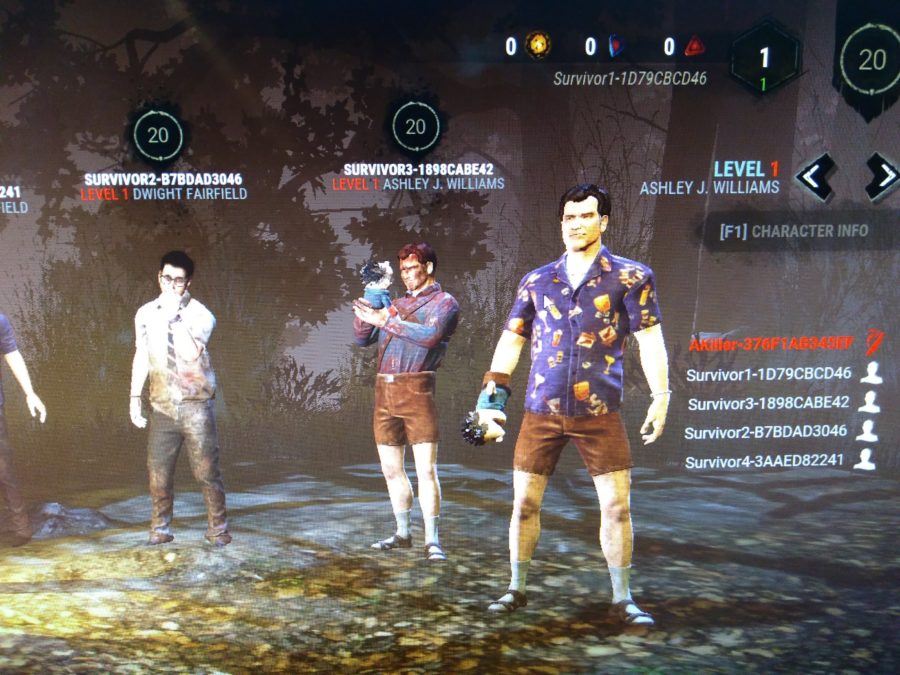Select AKiller-376F1AB345EF in the player list
This screenshot has width=900, height=675.
pyautogui.click(x=769, y=345)
